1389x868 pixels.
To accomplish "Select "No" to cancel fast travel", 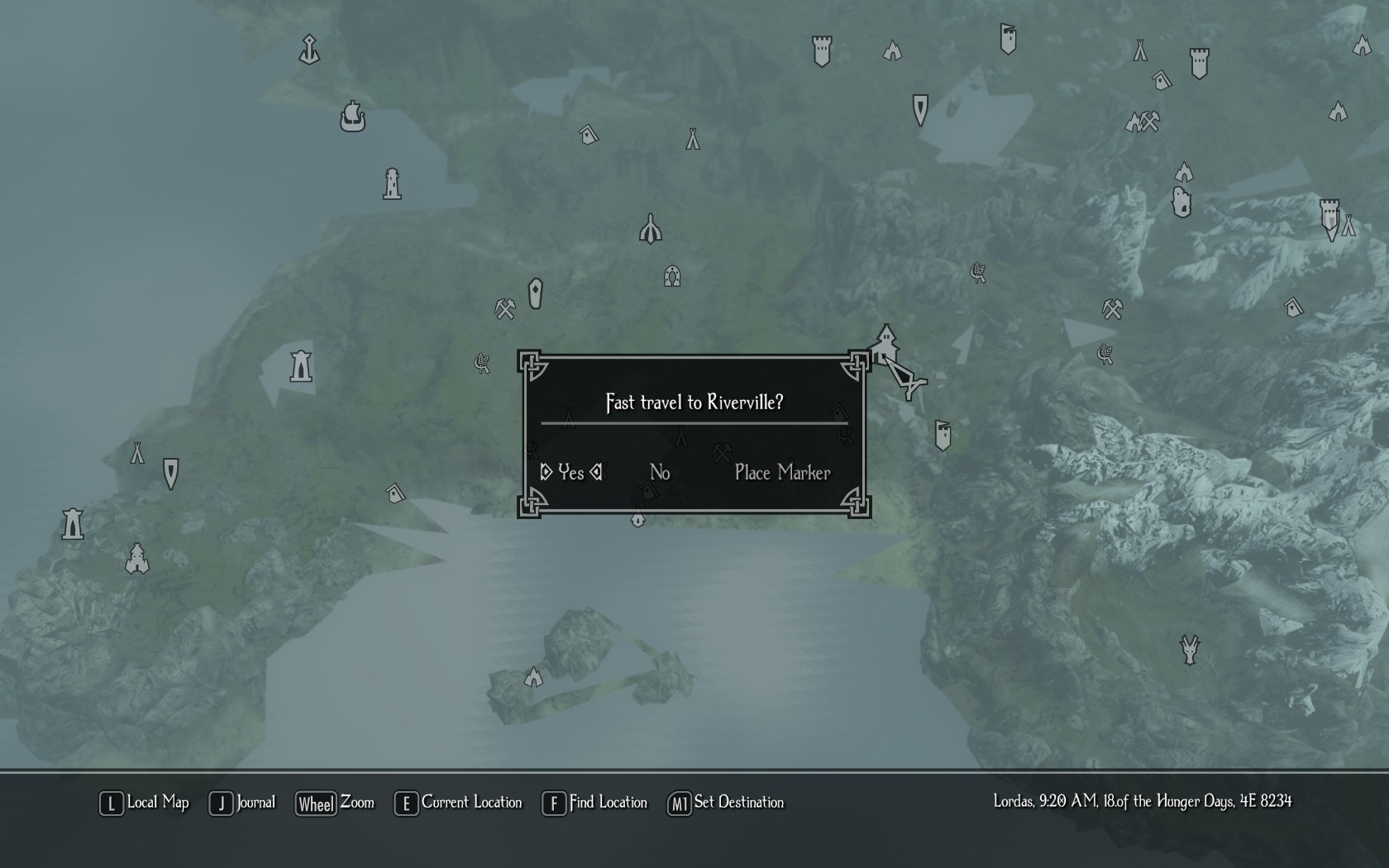I will click(x=659, y=472).
